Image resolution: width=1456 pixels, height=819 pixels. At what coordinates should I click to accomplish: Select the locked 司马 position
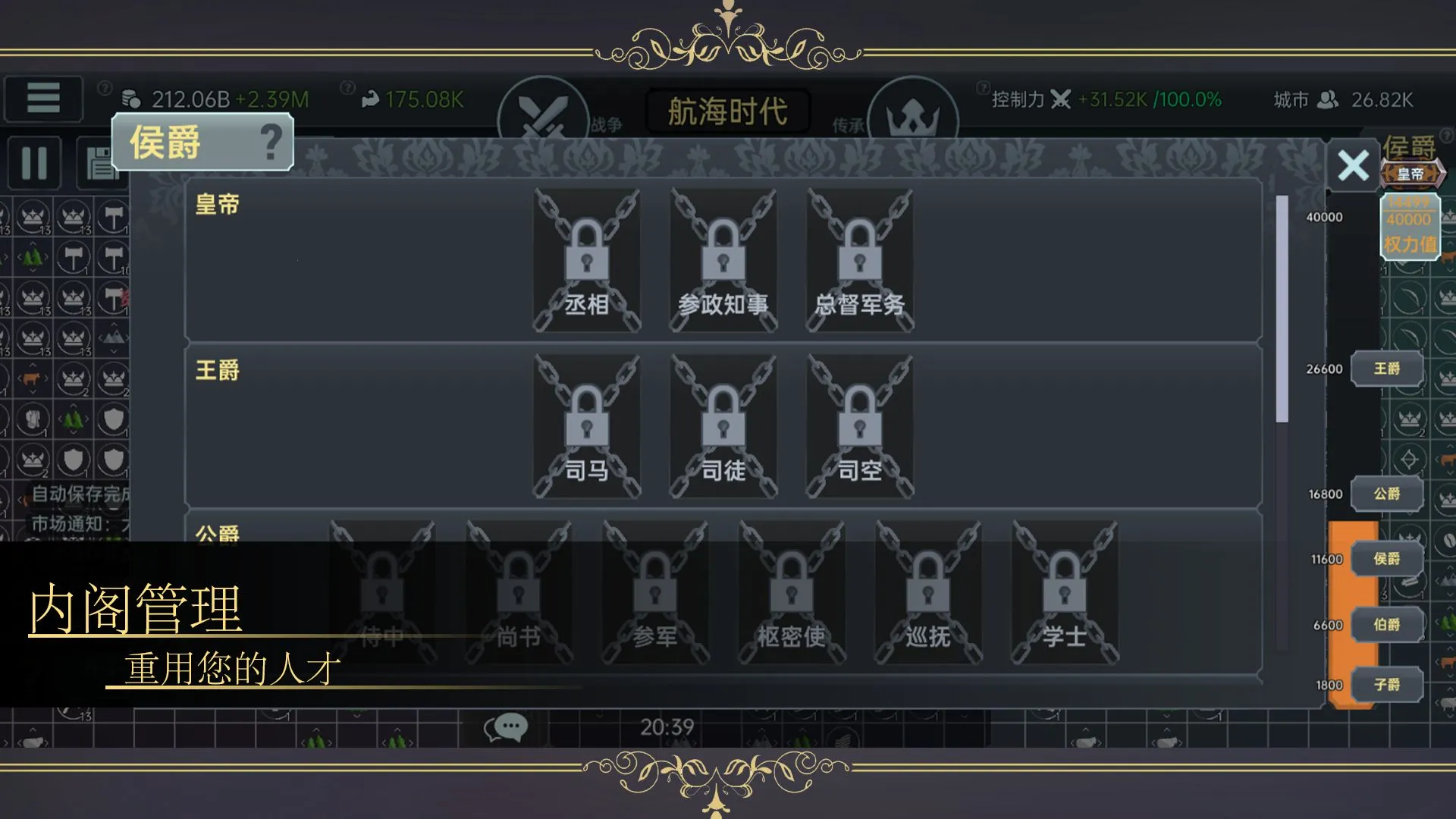click(586, 426)
